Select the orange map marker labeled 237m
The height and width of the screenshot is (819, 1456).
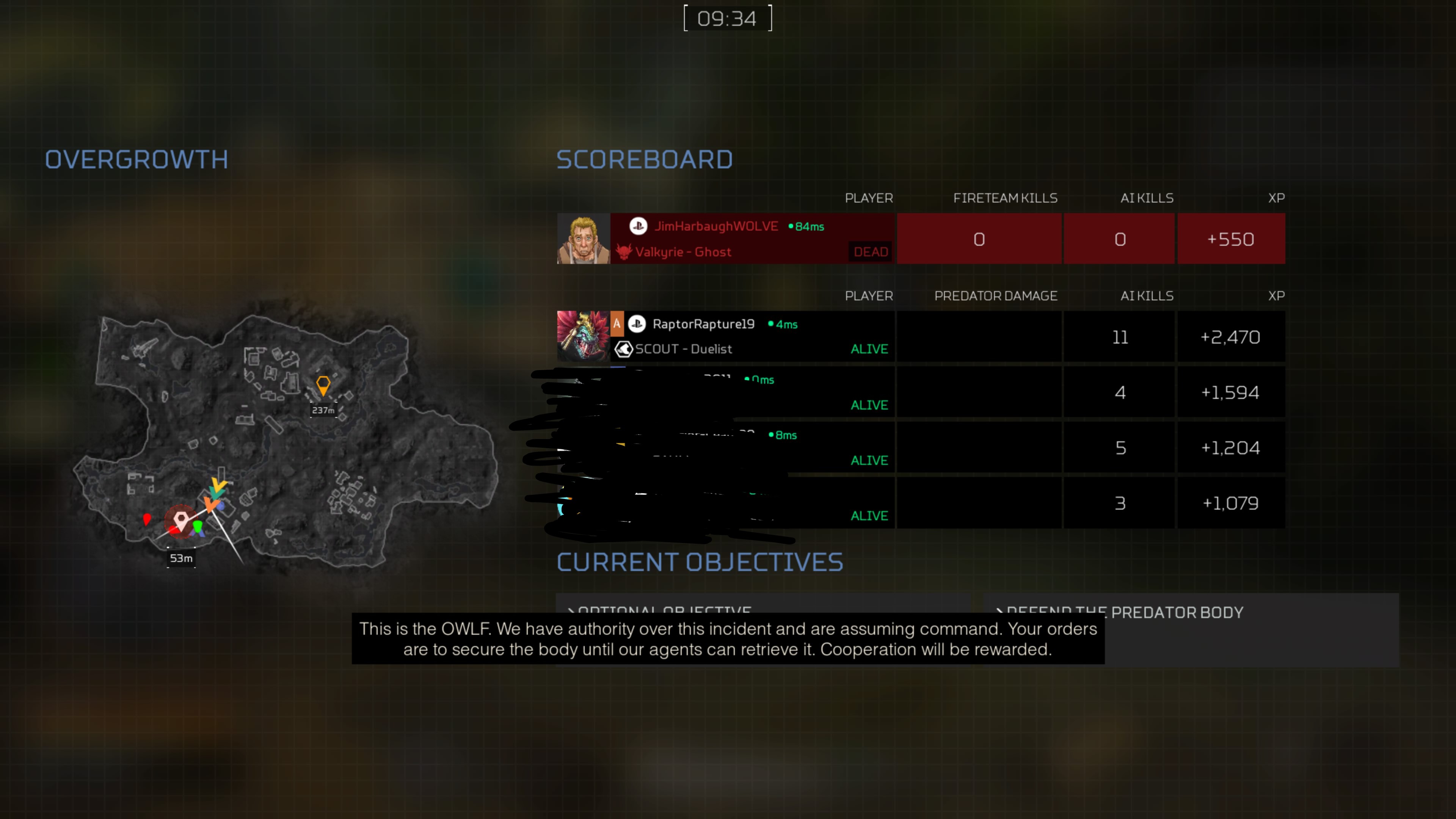click(323, 386)
